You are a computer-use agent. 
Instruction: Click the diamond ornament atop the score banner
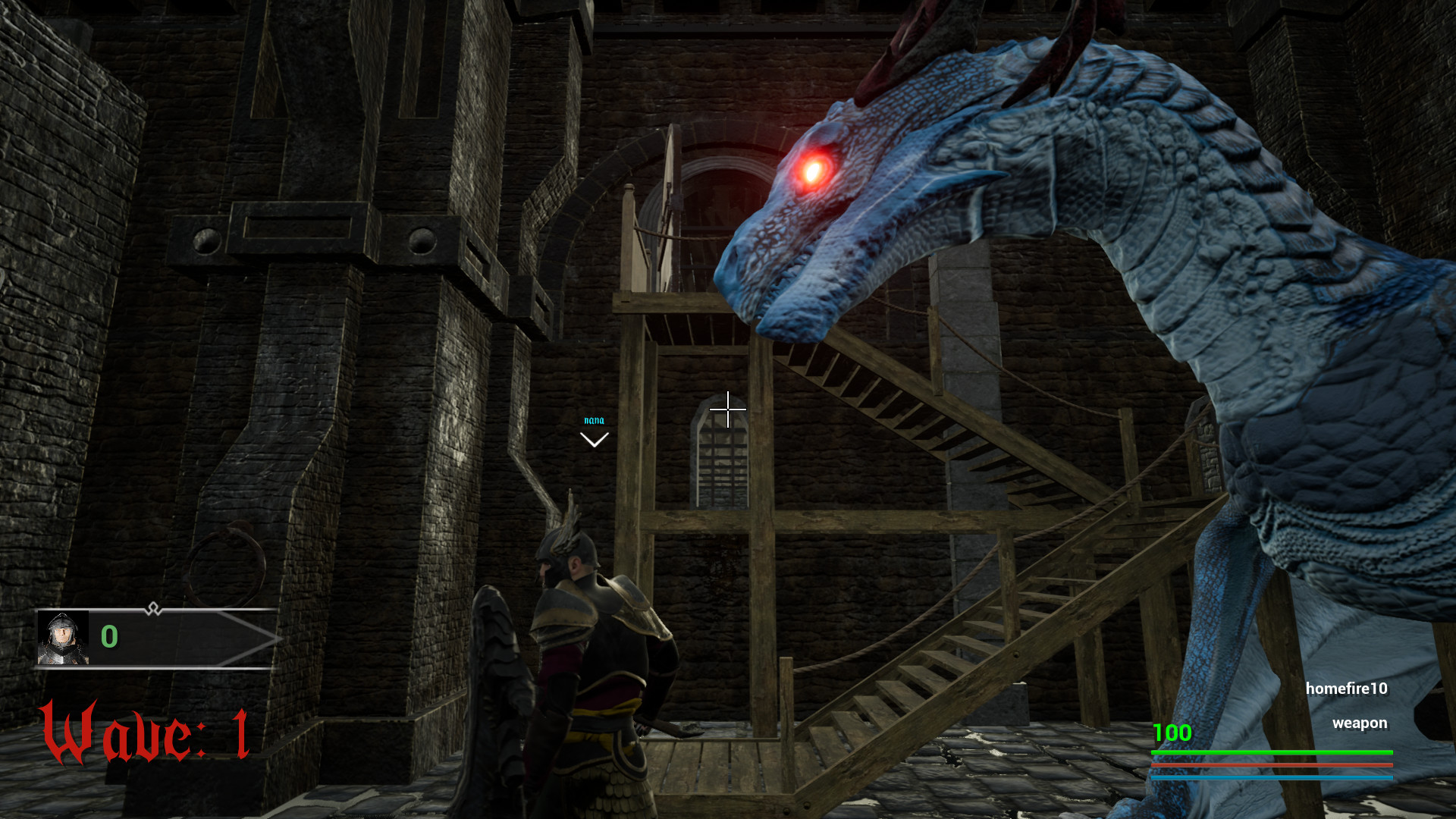click(153, 607)
